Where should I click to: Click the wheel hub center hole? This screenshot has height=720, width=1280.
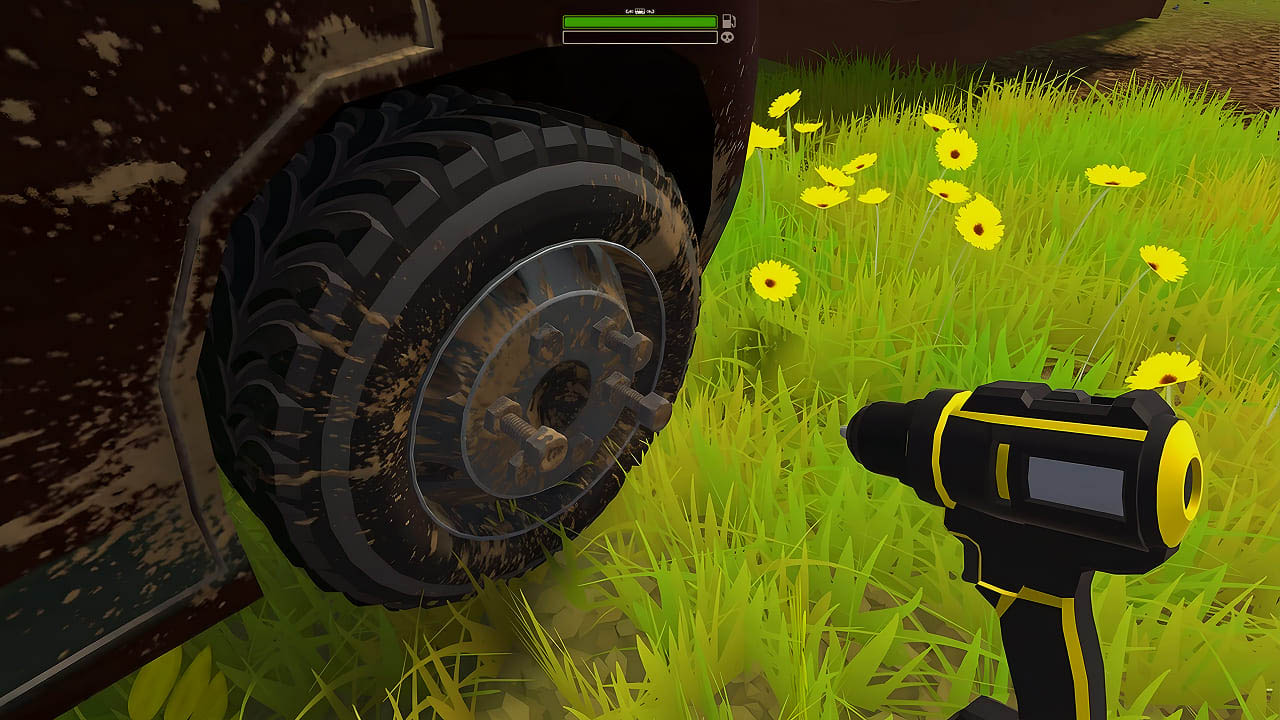tap(565, 390)
